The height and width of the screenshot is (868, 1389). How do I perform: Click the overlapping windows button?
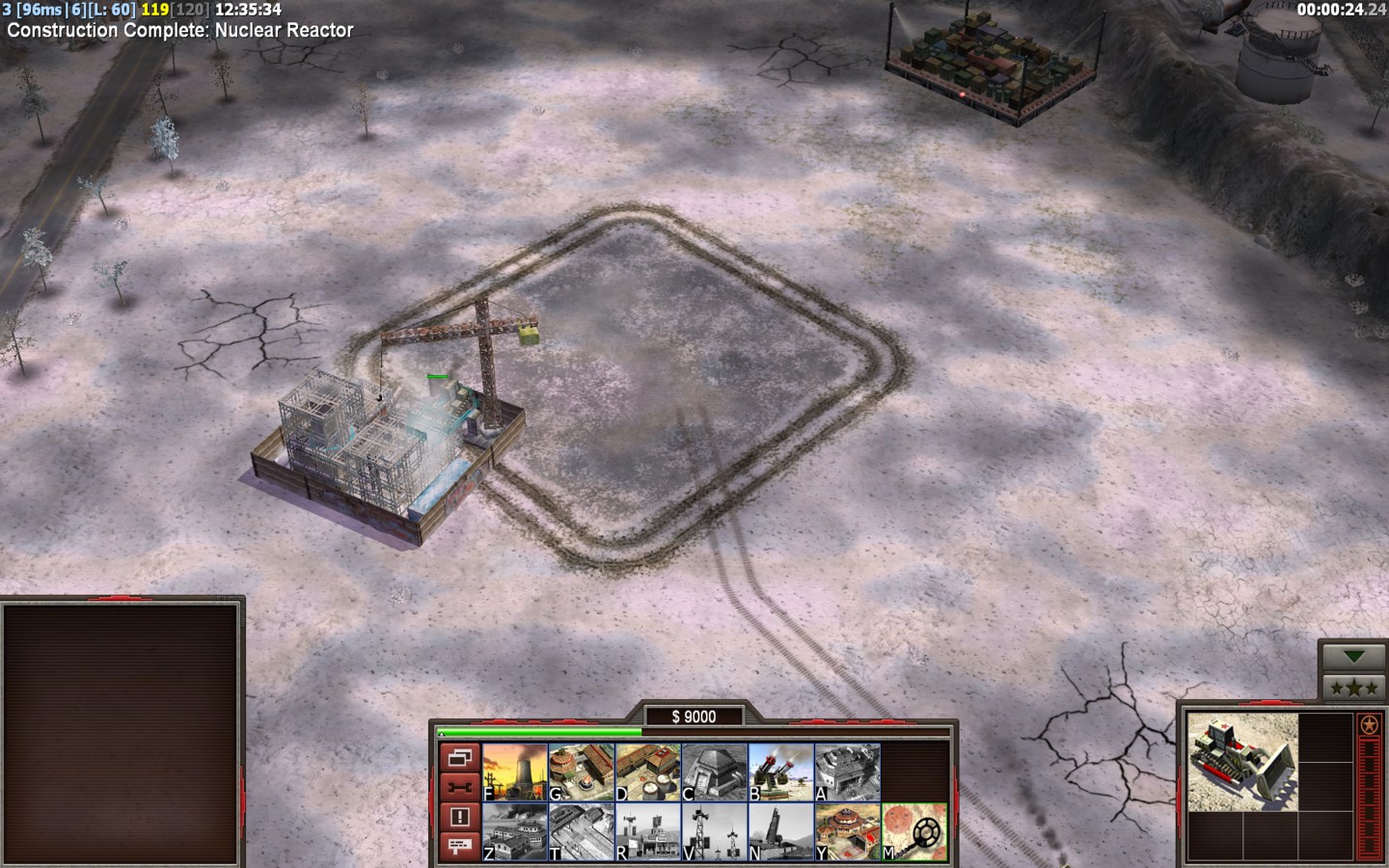pos(459,758)
